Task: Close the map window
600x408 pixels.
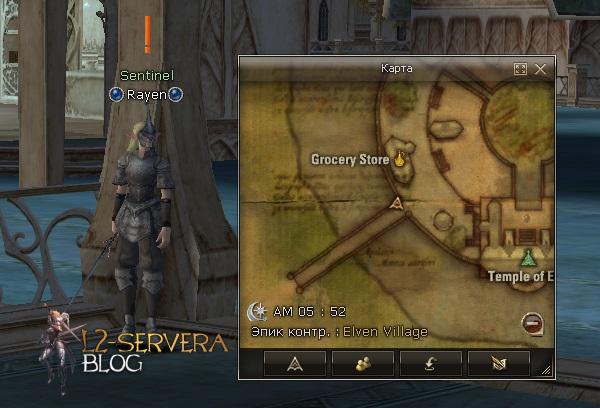Action: (540, 69)
